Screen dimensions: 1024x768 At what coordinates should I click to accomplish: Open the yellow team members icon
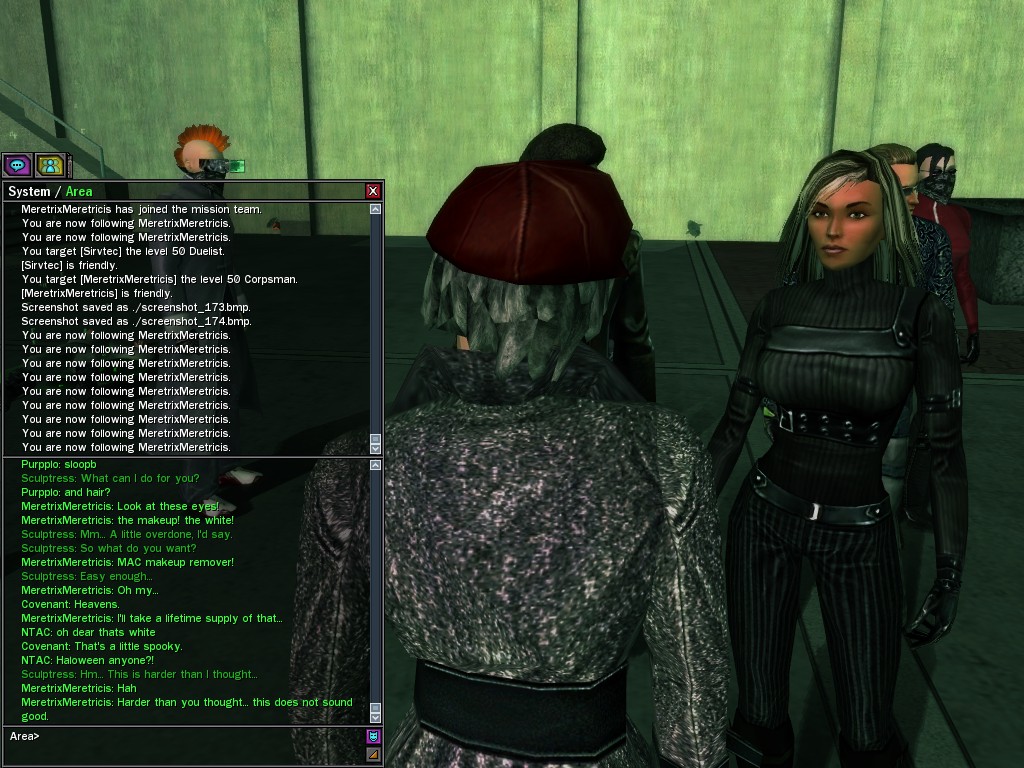(49, 165)
